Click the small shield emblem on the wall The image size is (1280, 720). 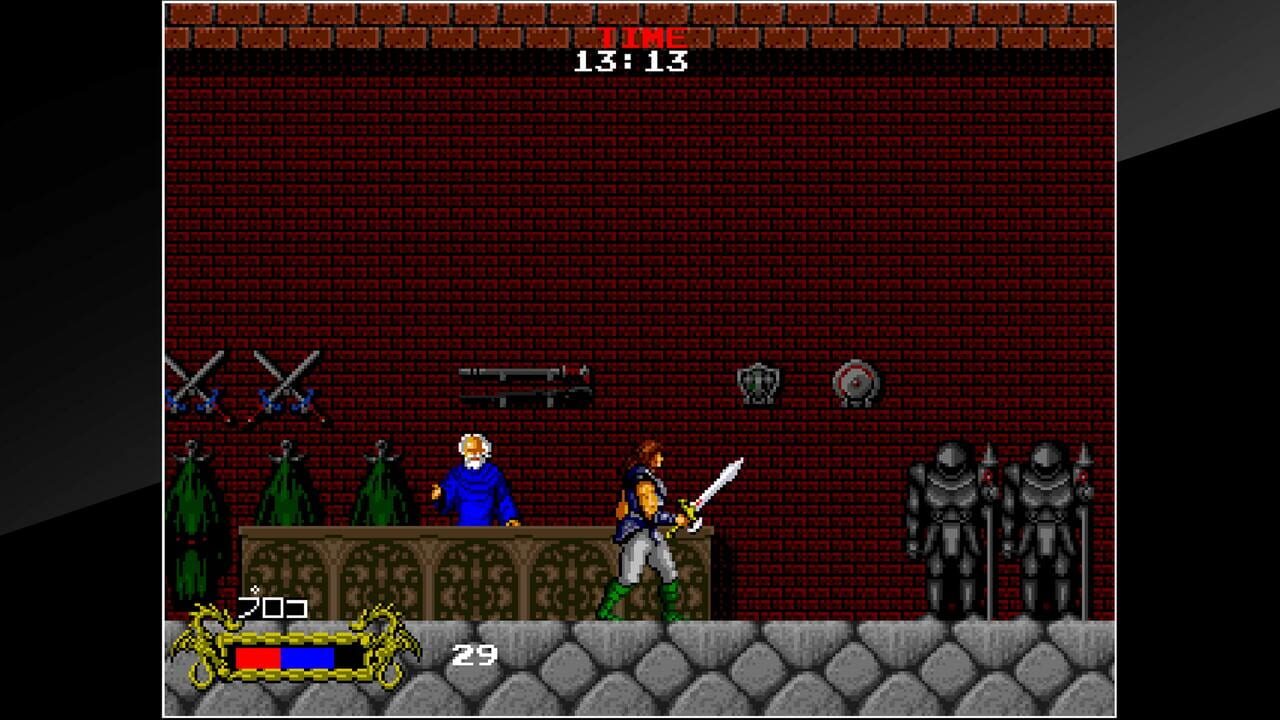pos(757,385)
